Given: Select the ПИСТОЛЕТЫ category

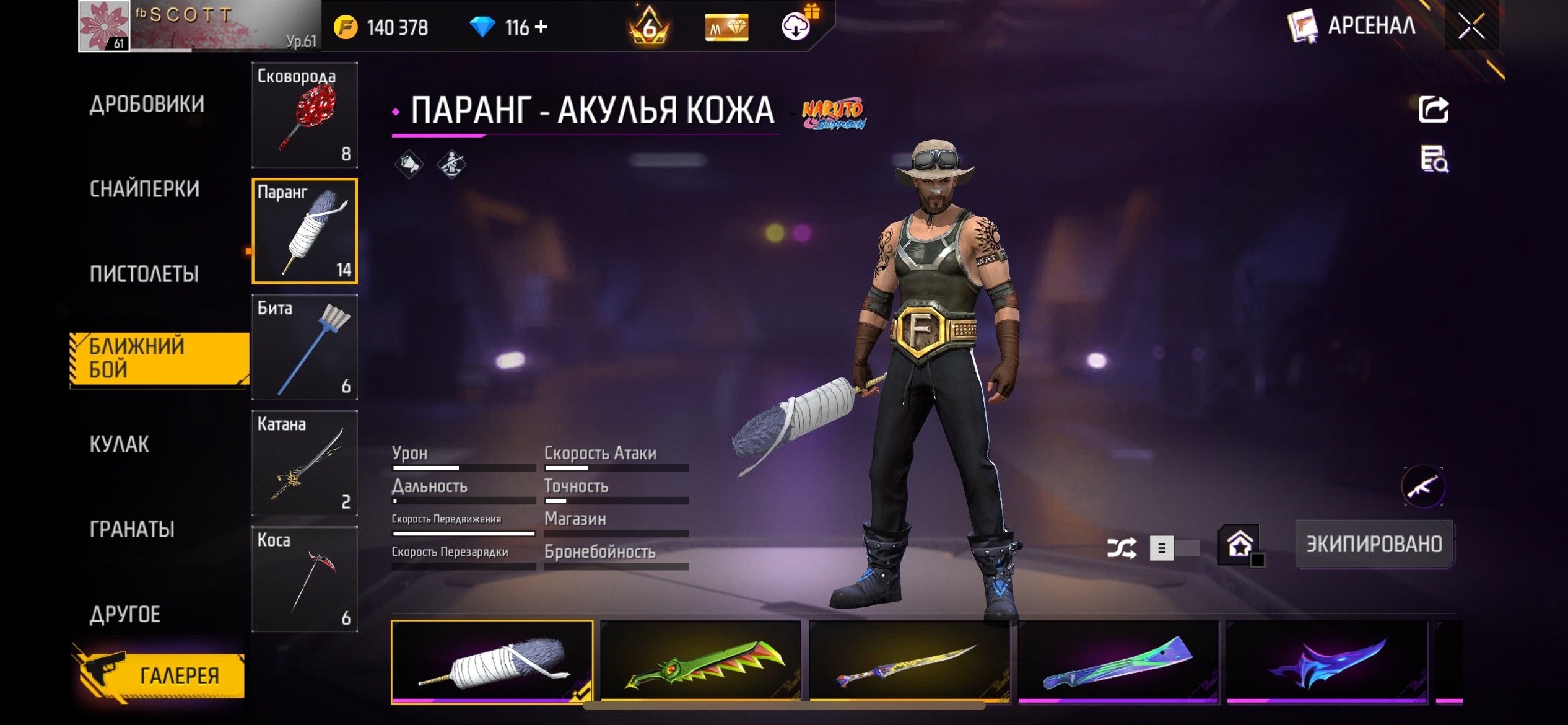Looking at the screenshot, I should (x=144, y=274).
